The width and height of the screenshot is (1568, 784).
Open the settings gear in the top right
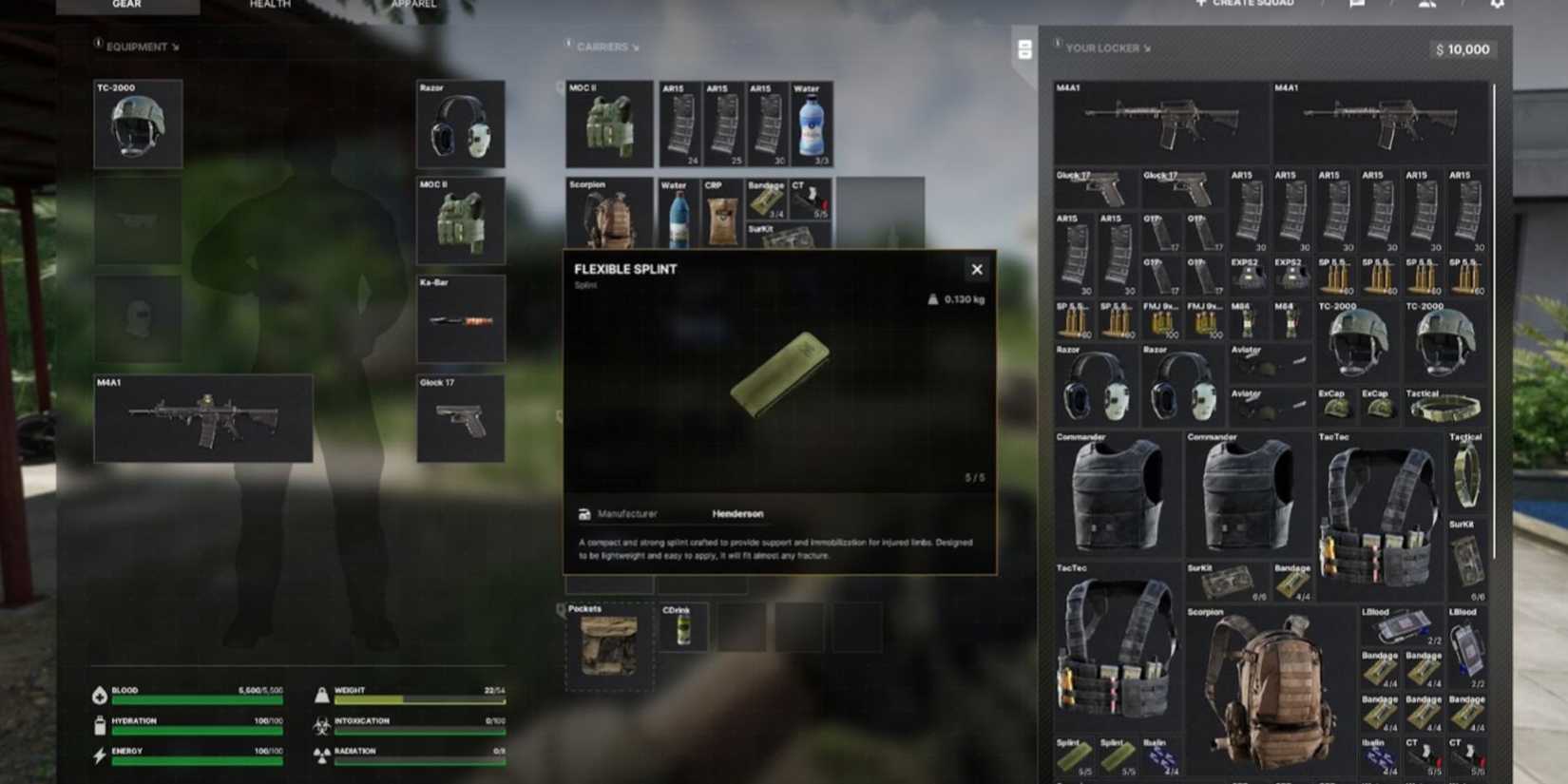click(1499, 5)
